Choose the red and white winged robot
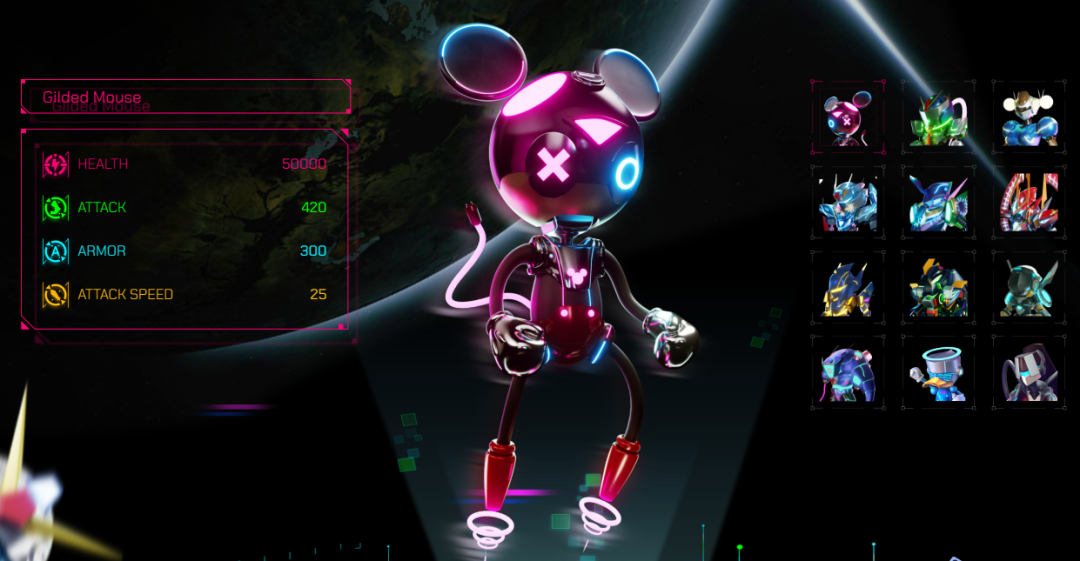Image resolution: width=1080 pixels, height=561 pixels. (x=1028, y=203)
